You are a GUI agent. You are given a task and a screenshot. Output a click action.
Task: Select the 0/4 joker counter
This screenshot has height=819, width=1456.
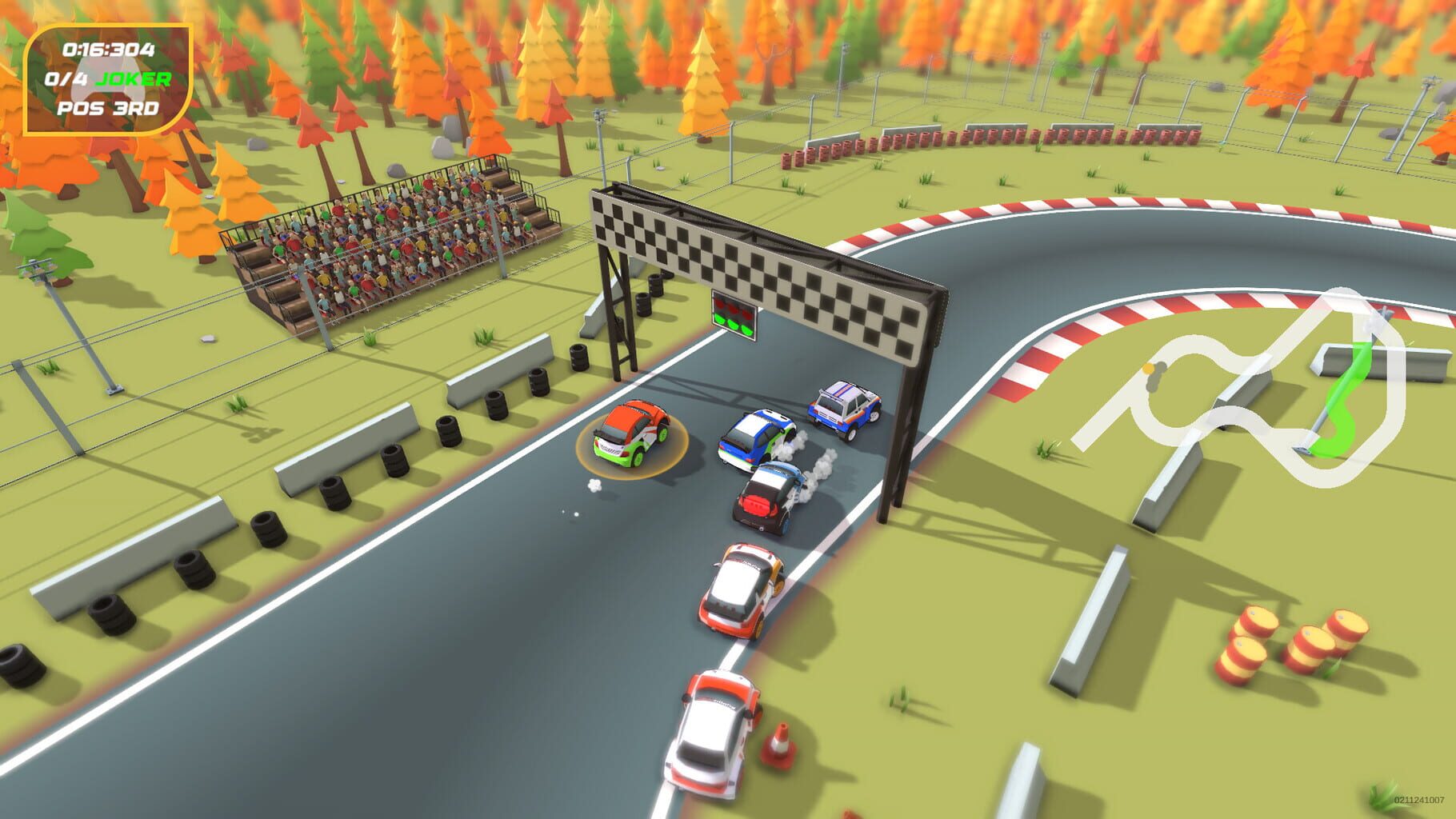66,79
